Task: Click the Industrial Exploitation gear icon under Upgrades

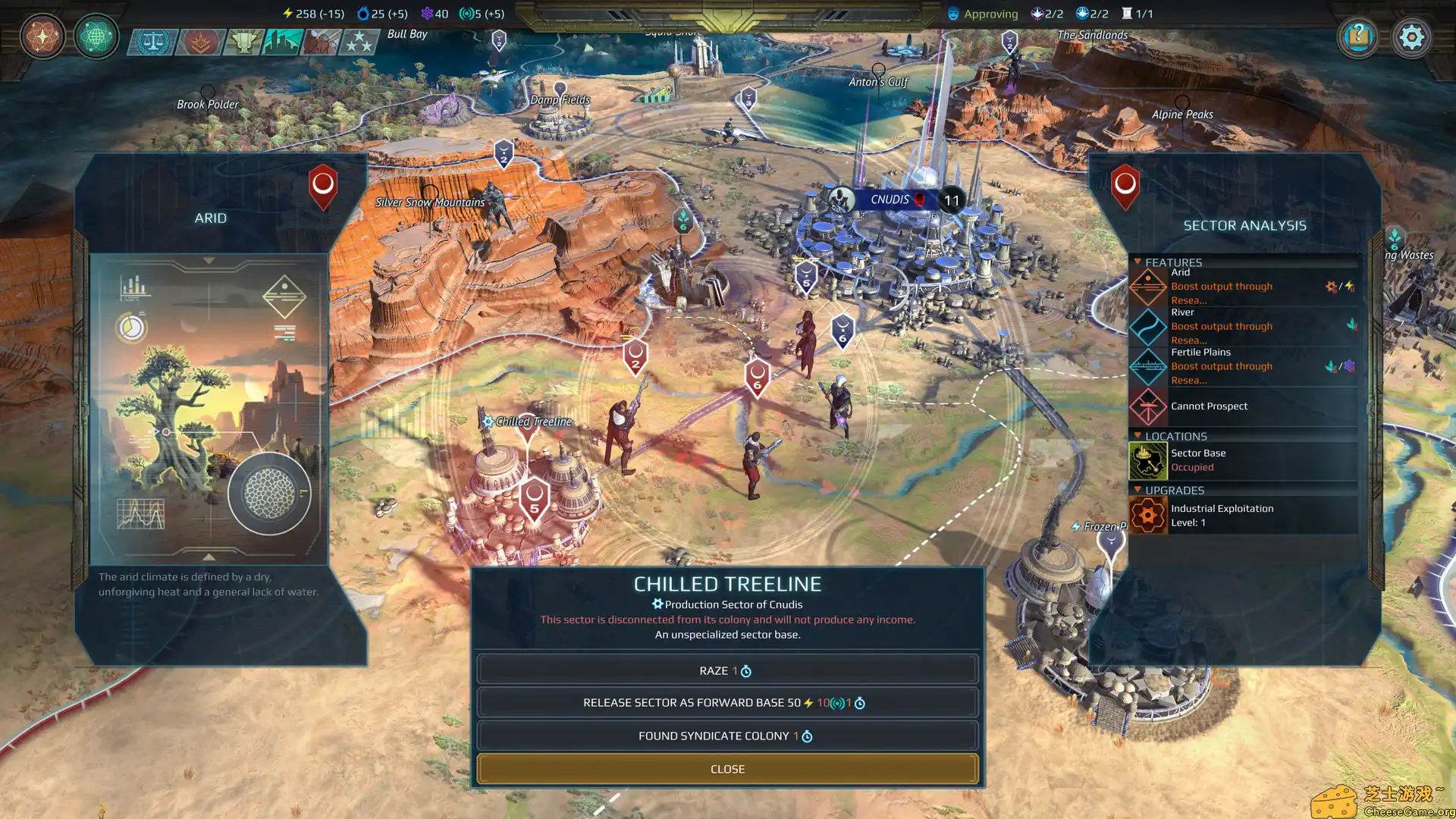Action: pos(1147,515)
